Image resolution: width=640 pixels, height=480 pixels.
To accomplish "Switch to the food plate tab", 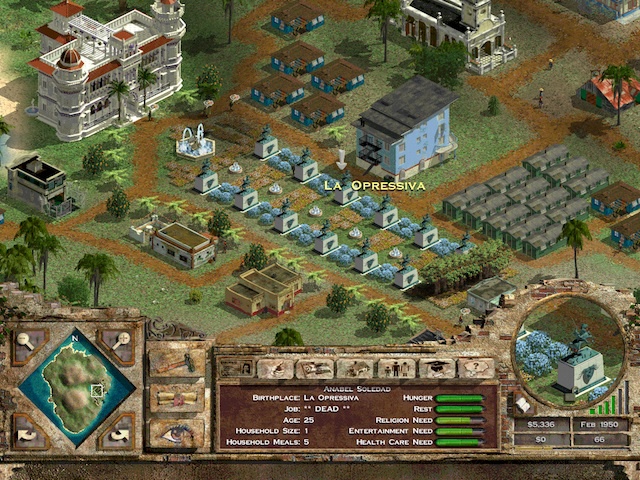I will tap(275, 368).
